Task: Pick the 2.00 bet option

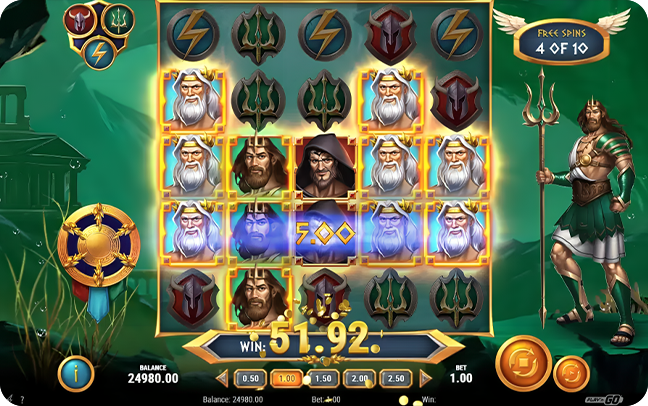Action: [357, 379]
